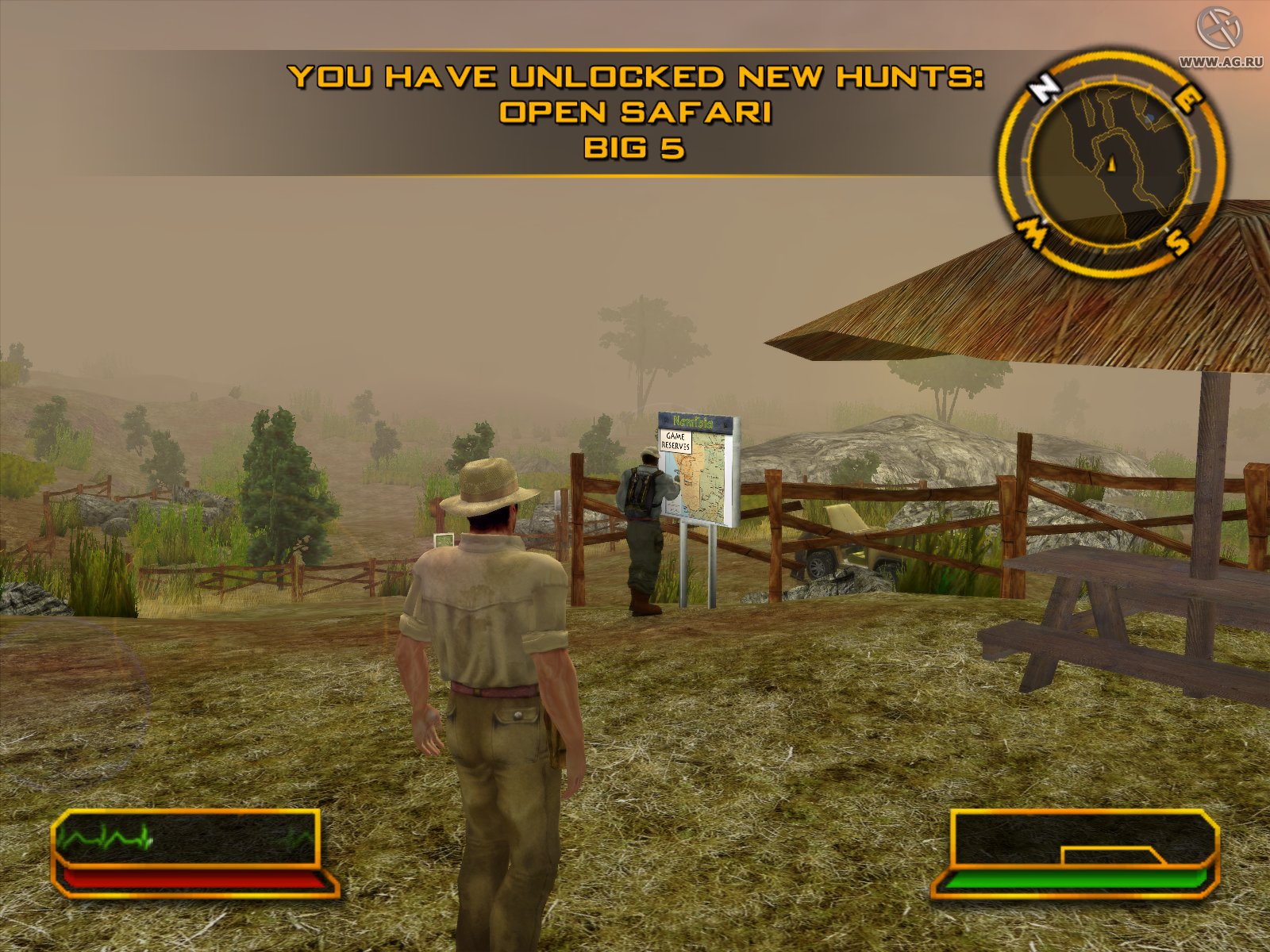This screenshot has height=952, width=1270.
Task: Click the south marker on the compass ring
Action: [1175, 238]
